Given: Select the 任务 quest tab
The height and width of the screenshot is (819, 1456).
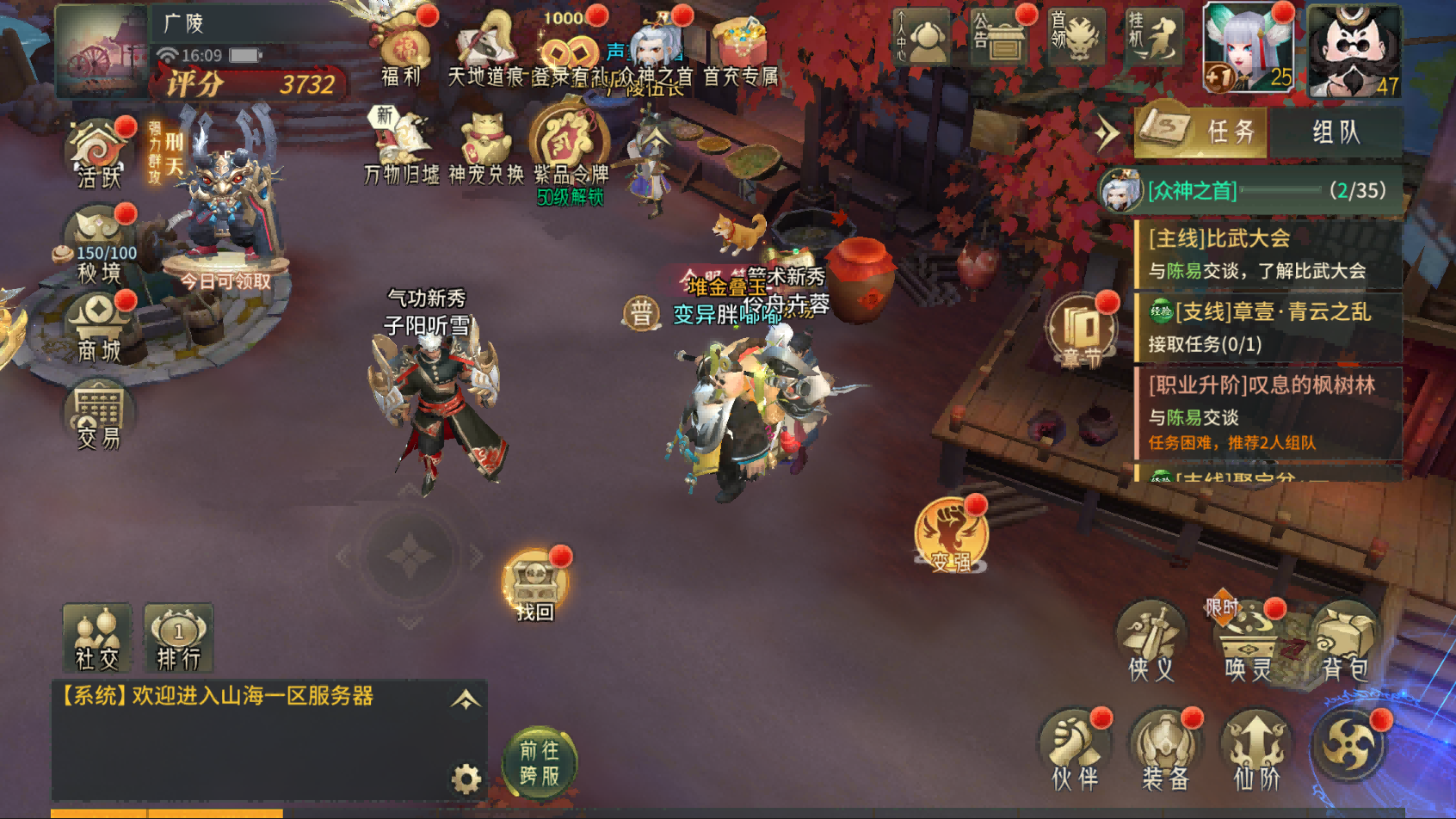Looking at the screenshot, I should coord(1203,132).
